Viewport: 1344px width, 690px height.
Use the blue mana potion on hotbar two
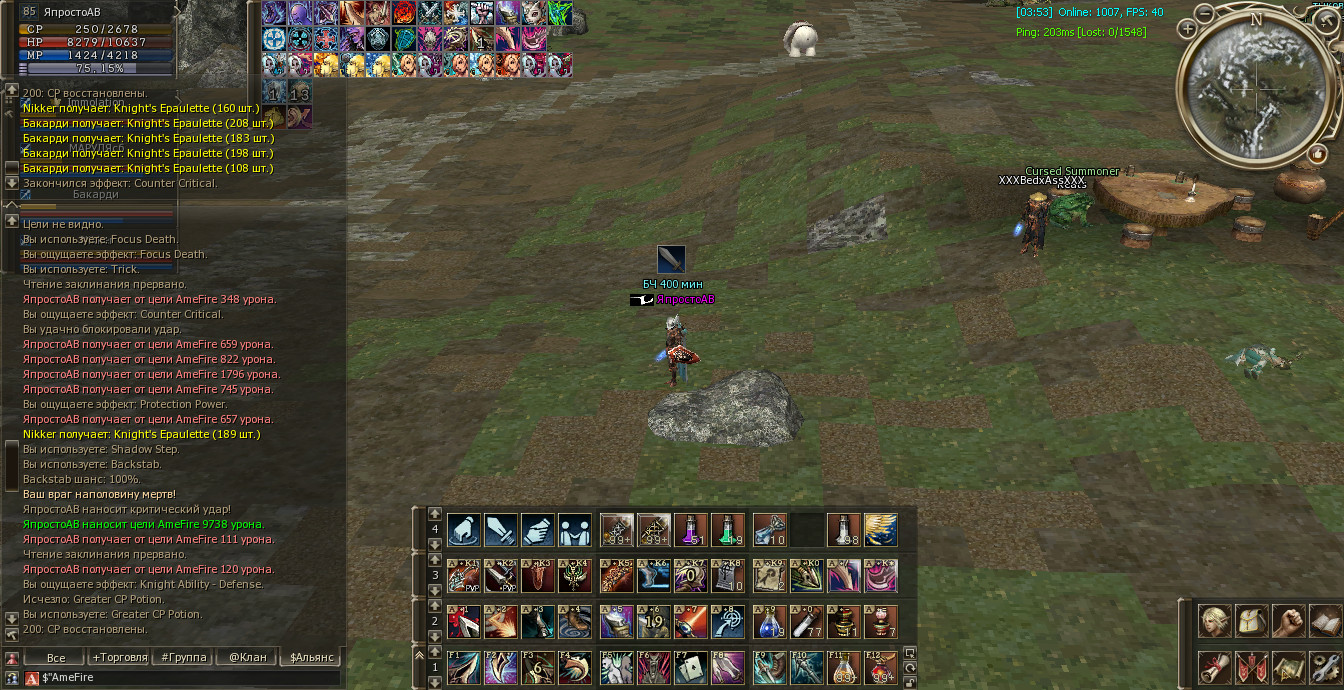pos(770,621)
